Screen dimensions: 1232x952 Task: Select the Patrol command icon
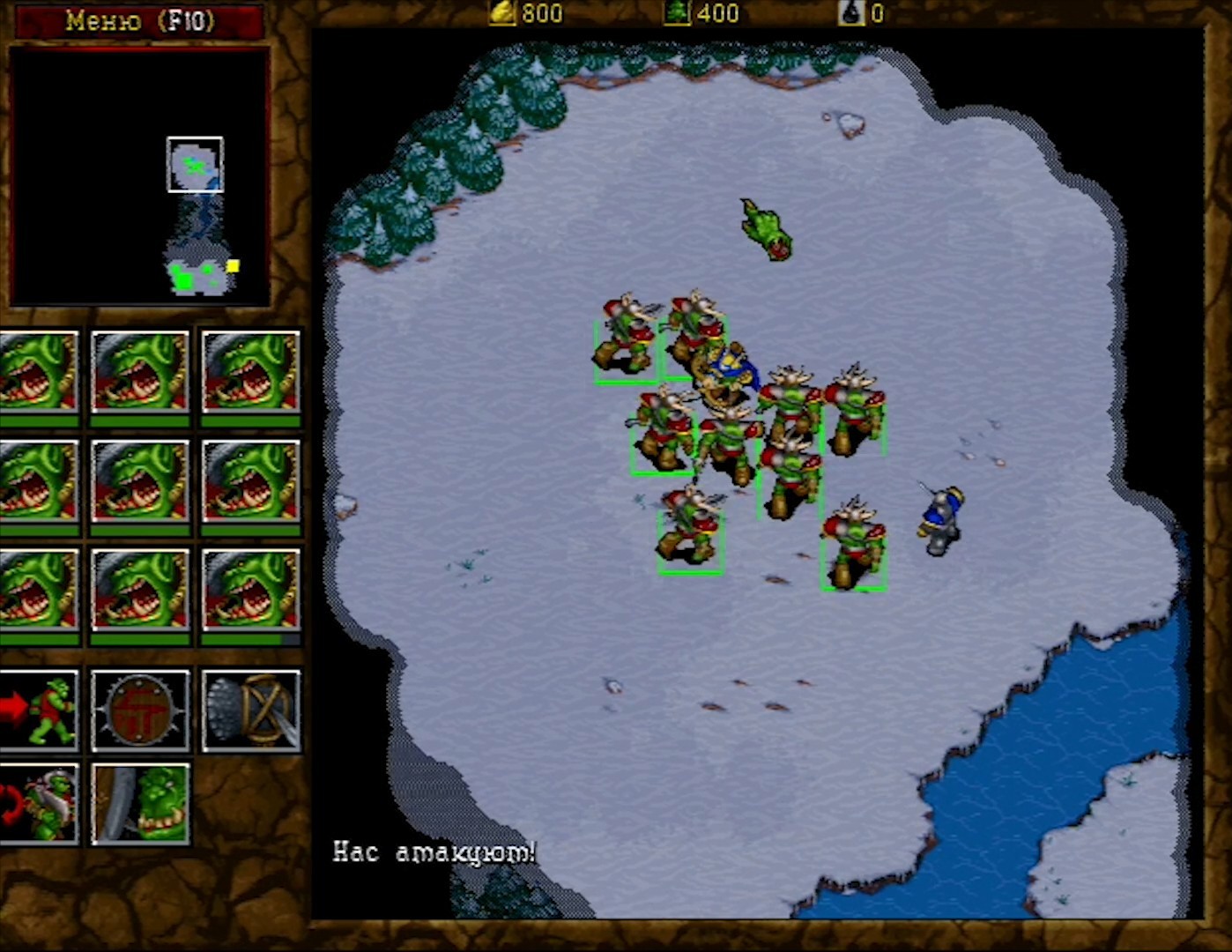pyautogui.click(x=38, y=805)
